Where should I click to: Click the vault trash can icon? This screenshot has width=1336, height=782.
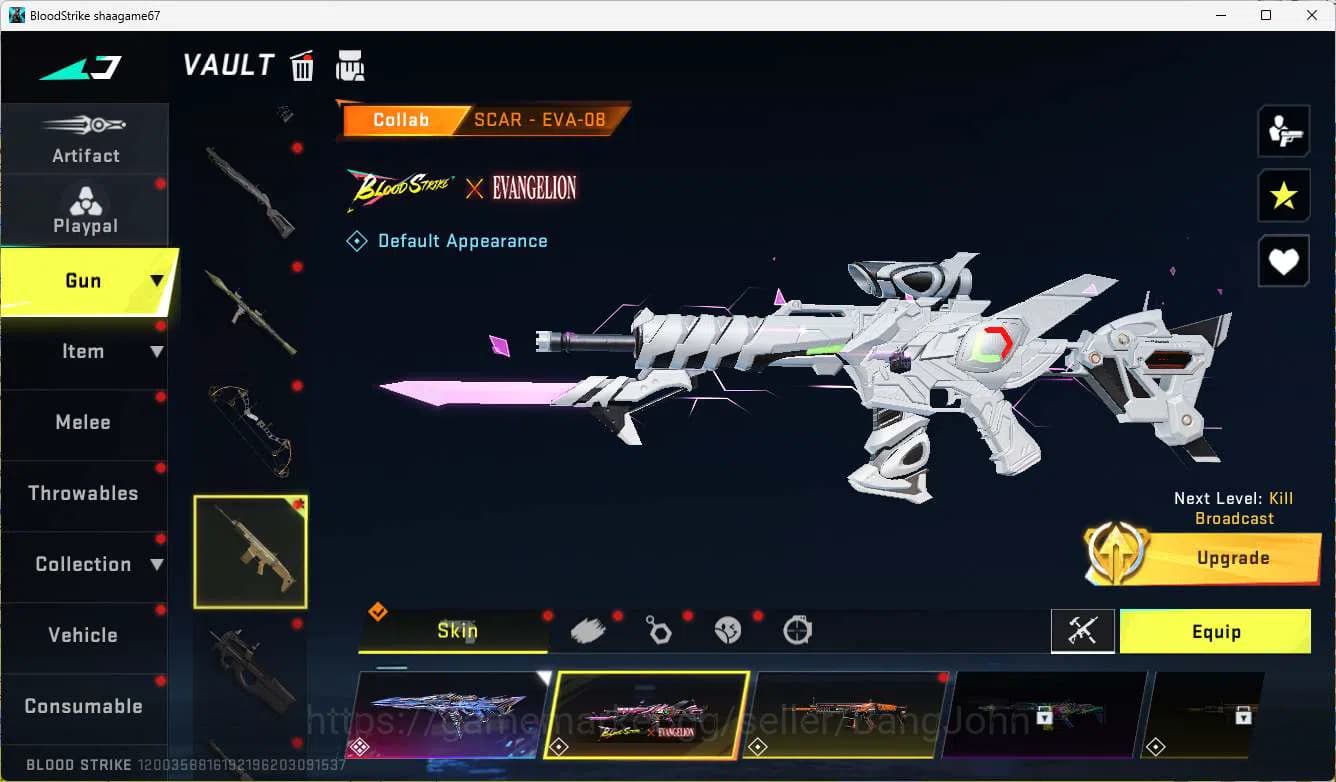[x=302, y=65]
